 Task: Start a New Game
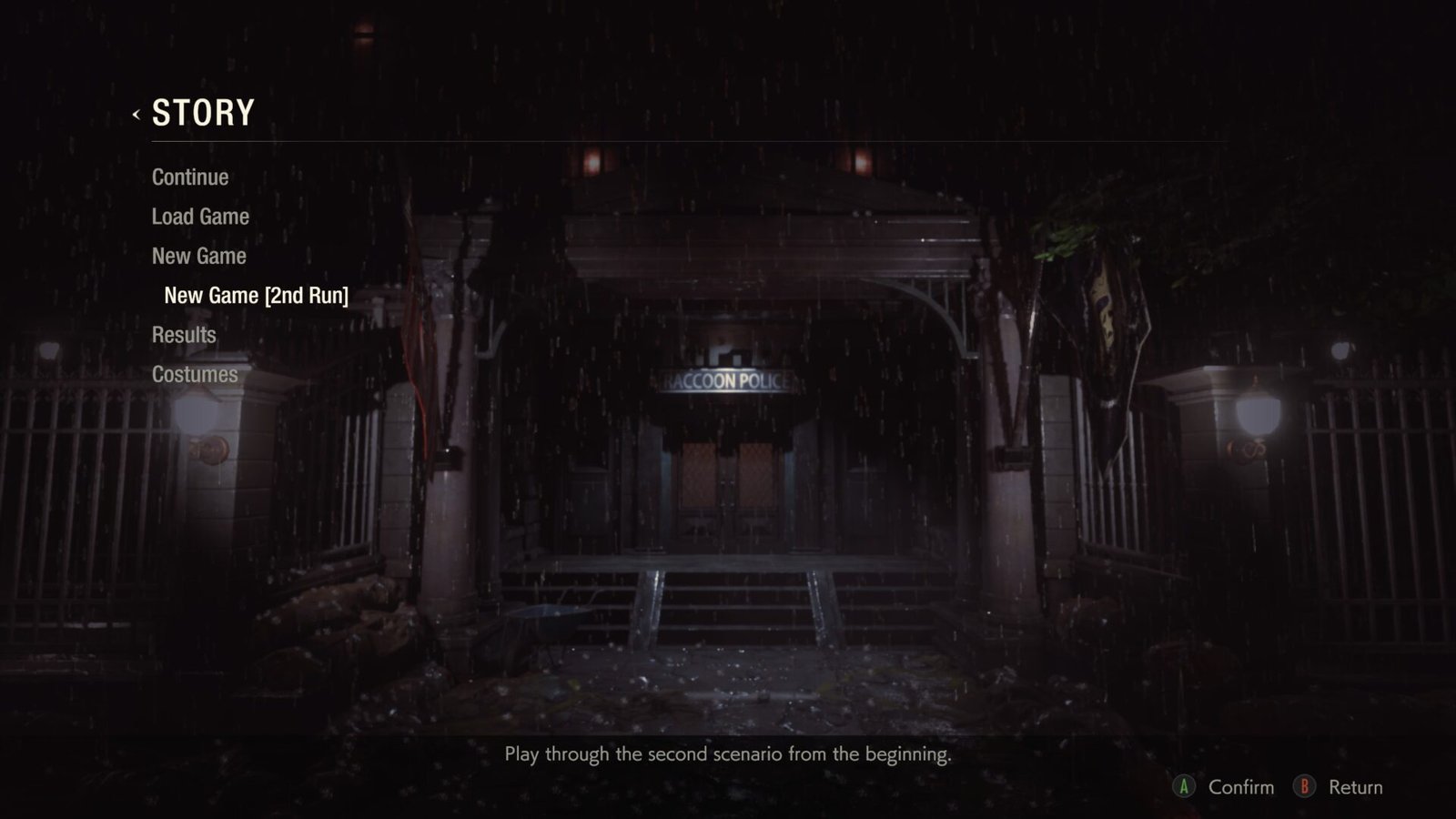(x=198, y=256)
